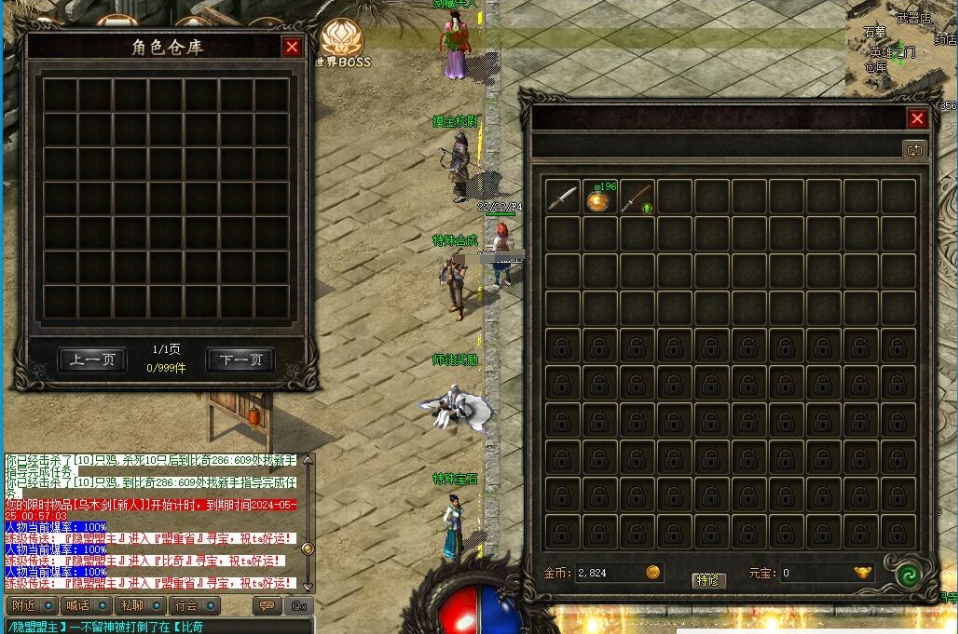Close the inventory bag window
The height and width of the screenshot is (634, 958).
[x=917, y=119]
